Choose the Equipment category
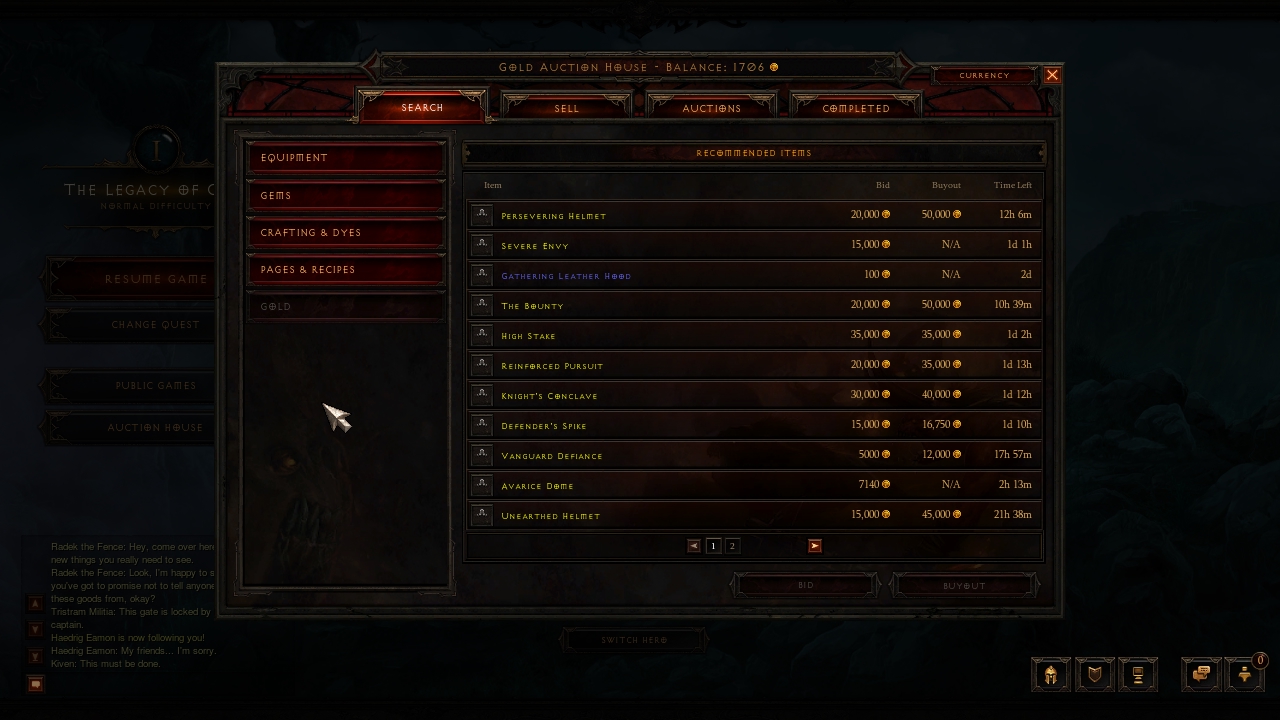Viewport: 1280px width, 720px height. coord(345,157)
